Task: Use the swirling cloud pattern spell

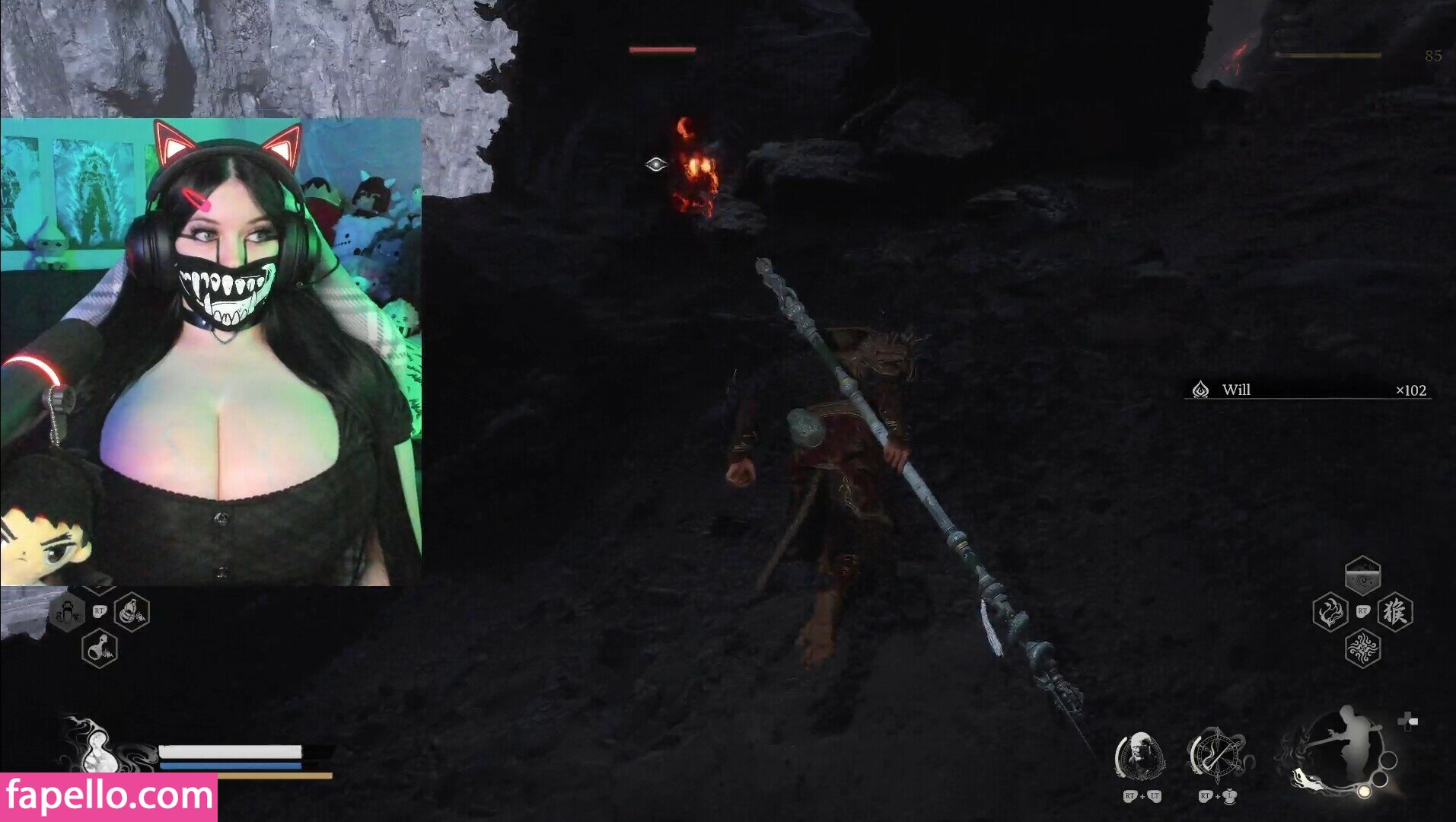Action: [x=1362, y=648]
